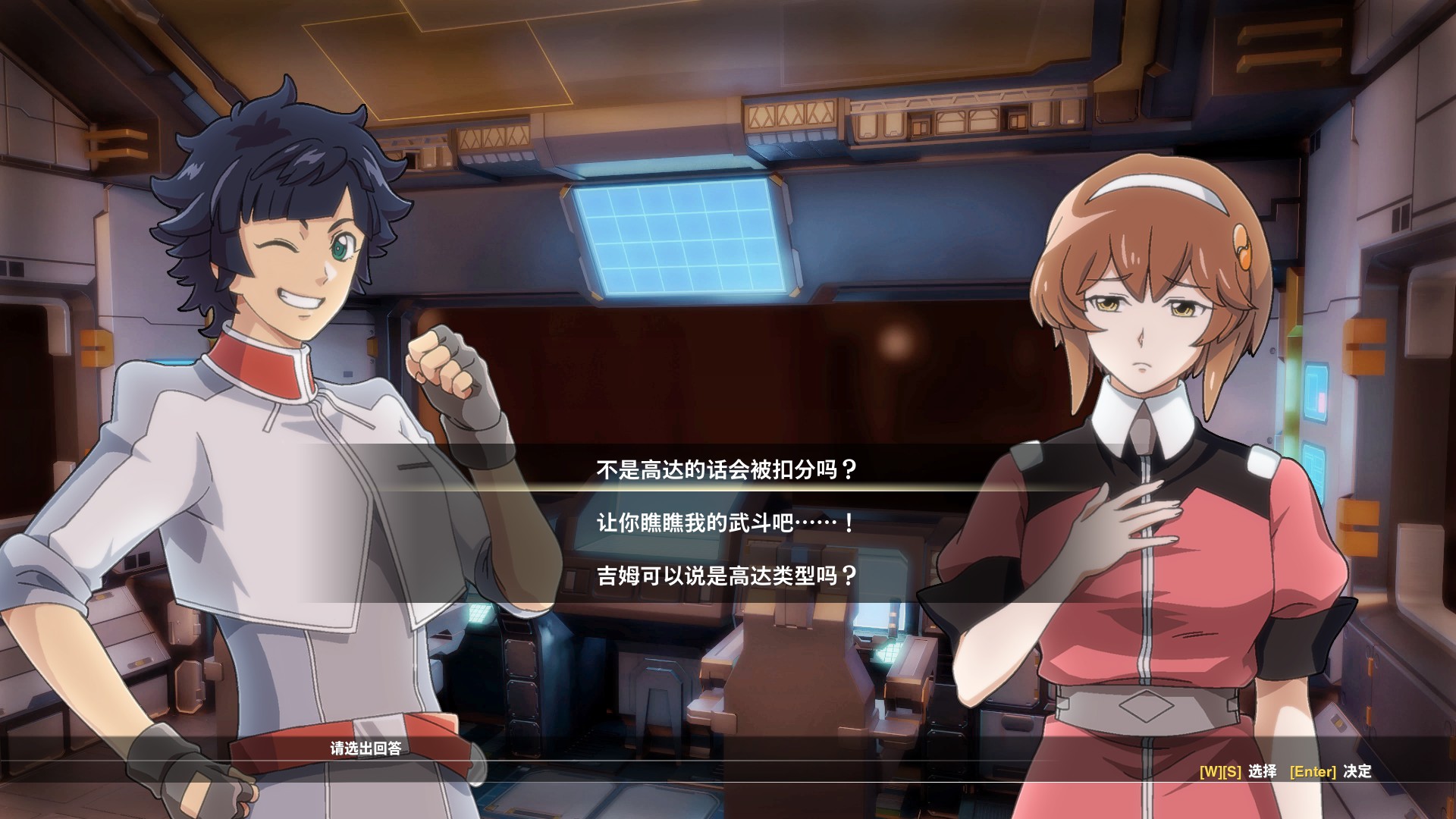Choose reply "不是高达的话会被扣分吗？"
Viewport: 1456px width, 819px height.
point(726,470)
